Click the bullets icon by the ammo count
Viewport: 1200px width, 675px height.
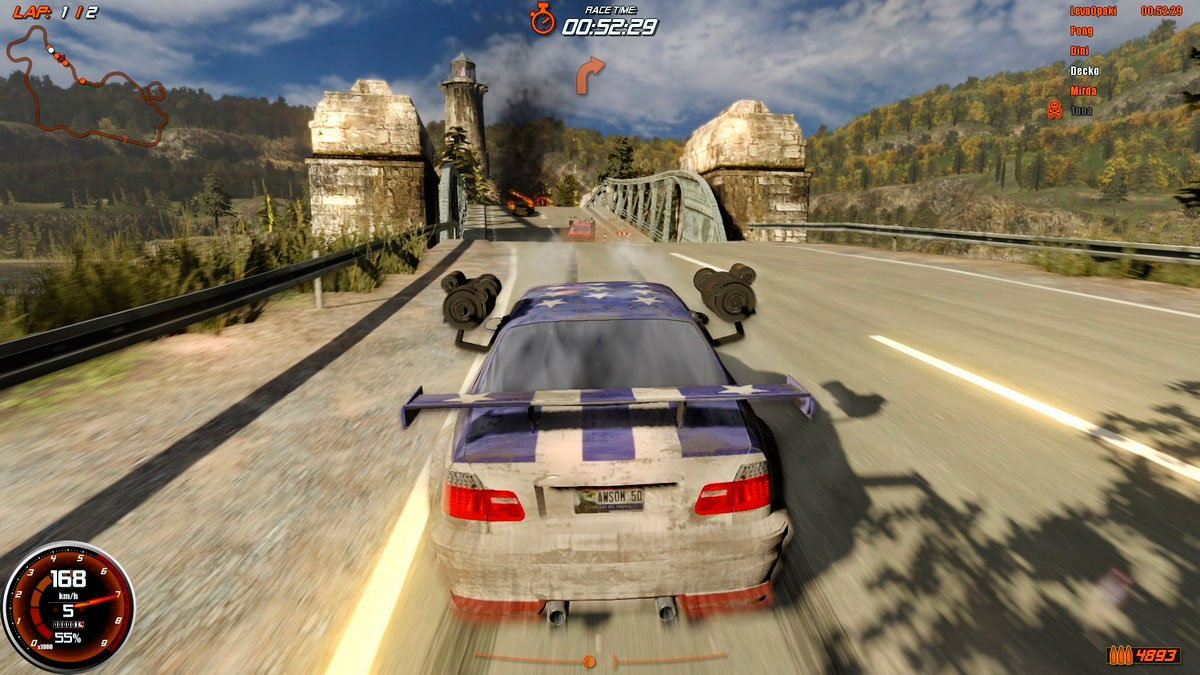pos(1119,655)
